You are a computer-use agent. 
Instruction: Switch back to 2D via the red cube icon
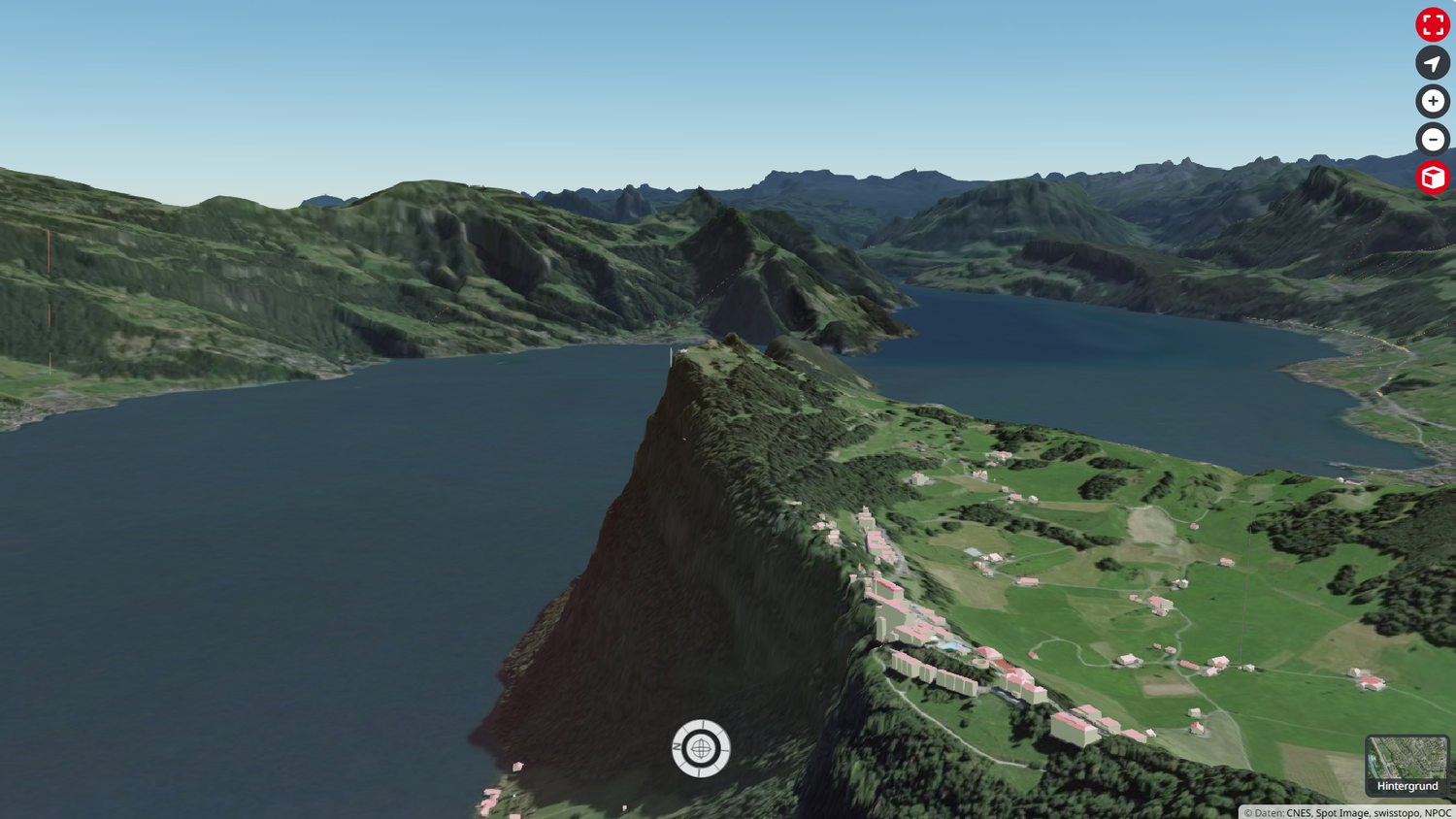coord(1432,178)
